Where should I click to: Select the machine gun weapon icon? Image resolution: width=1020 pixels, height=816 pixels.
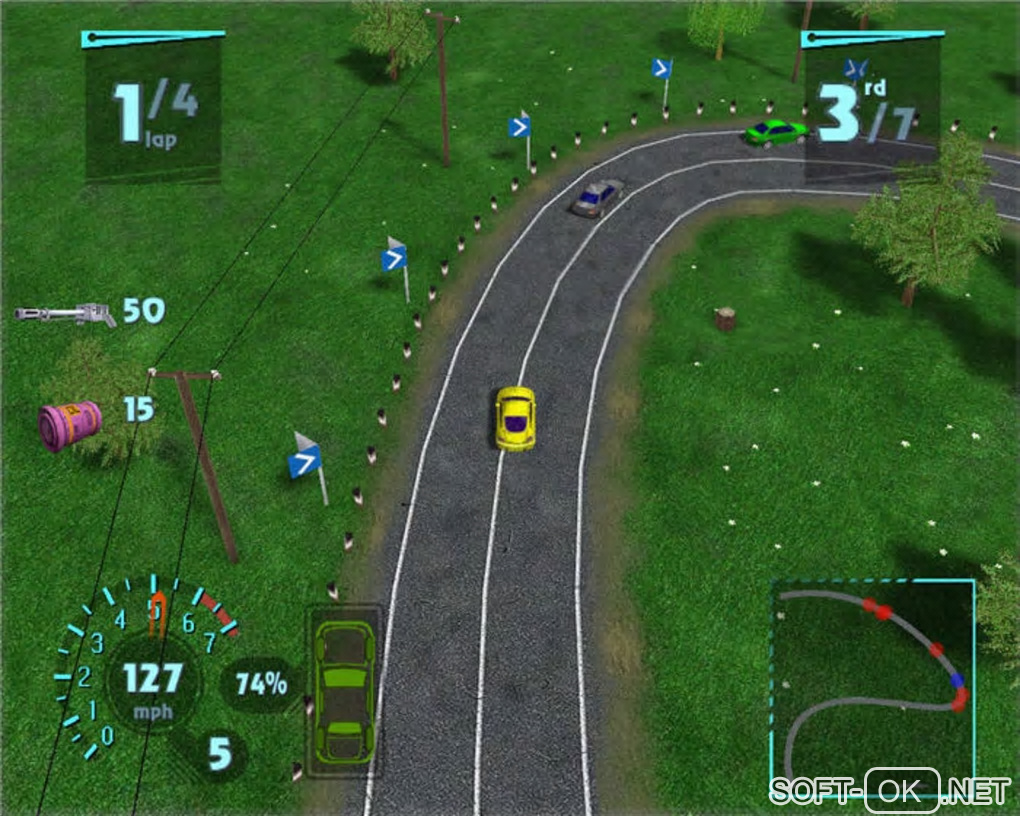pyautogui.click(x=65, y=314)
